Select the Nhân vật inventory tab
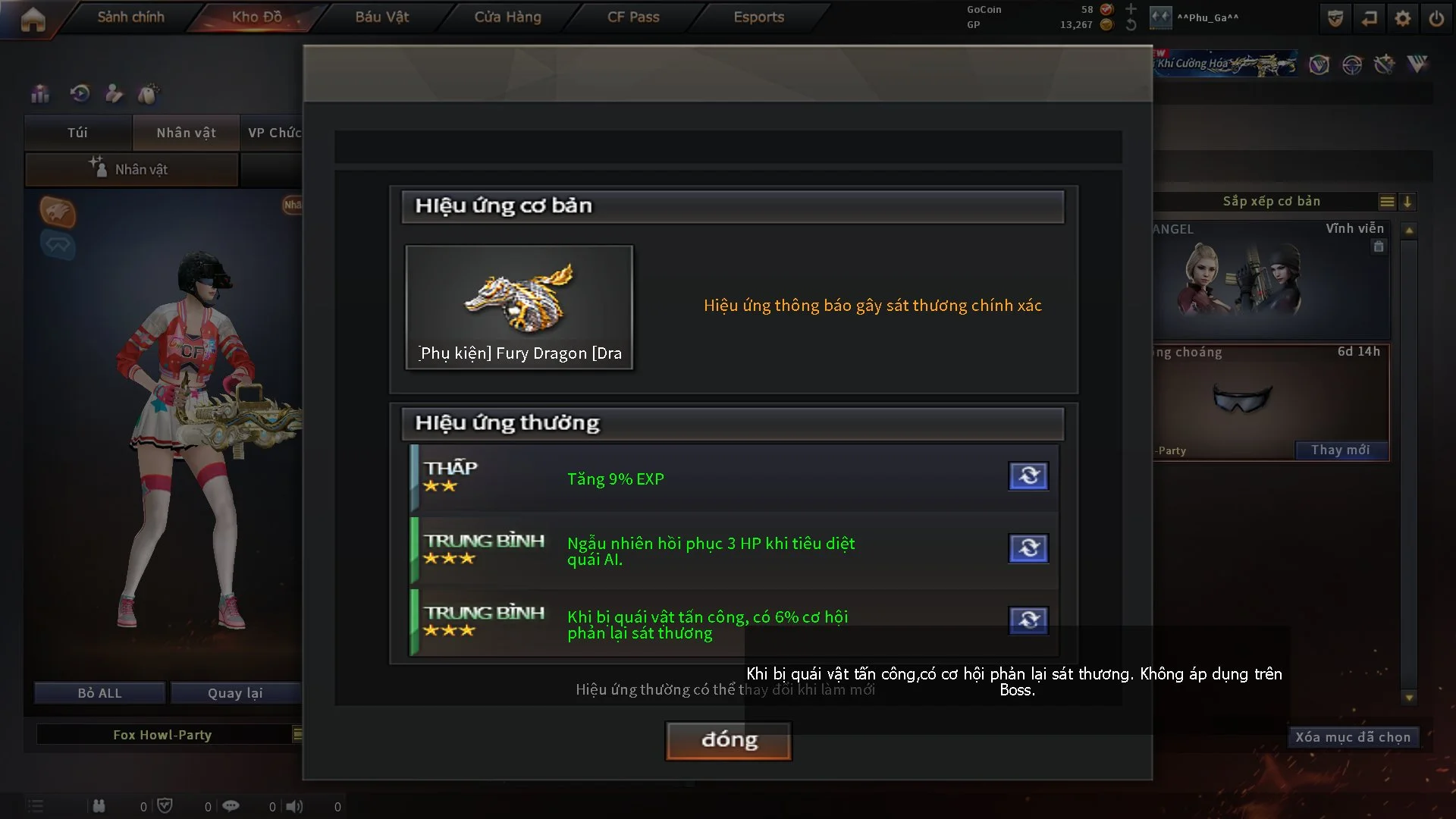The width and height of the screenshot is (1456, 819). (x=186, y=133)
